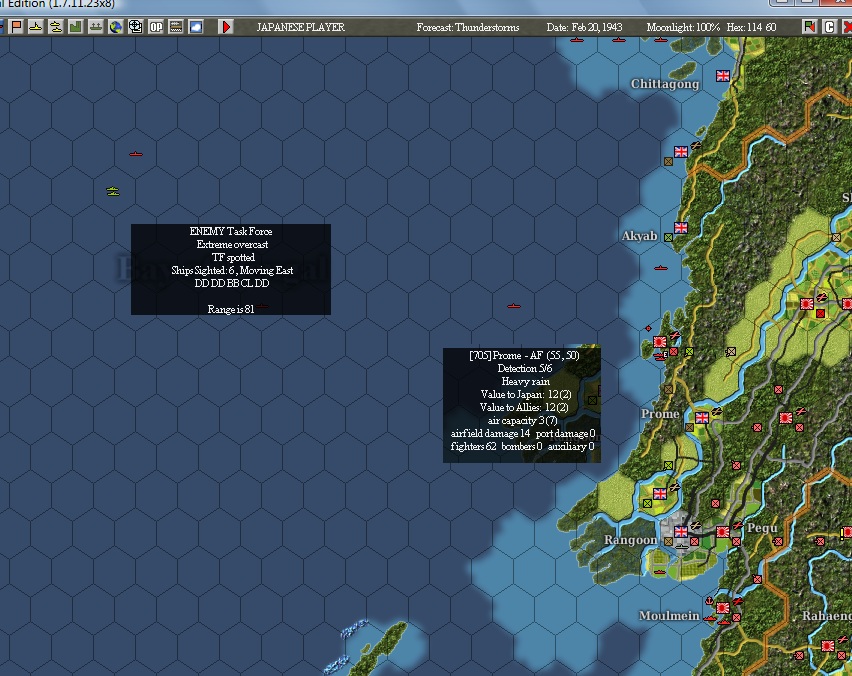Viewport: 852px width, 676px height.
Task: Open the OP toolbar button
Action: (156, 27)
